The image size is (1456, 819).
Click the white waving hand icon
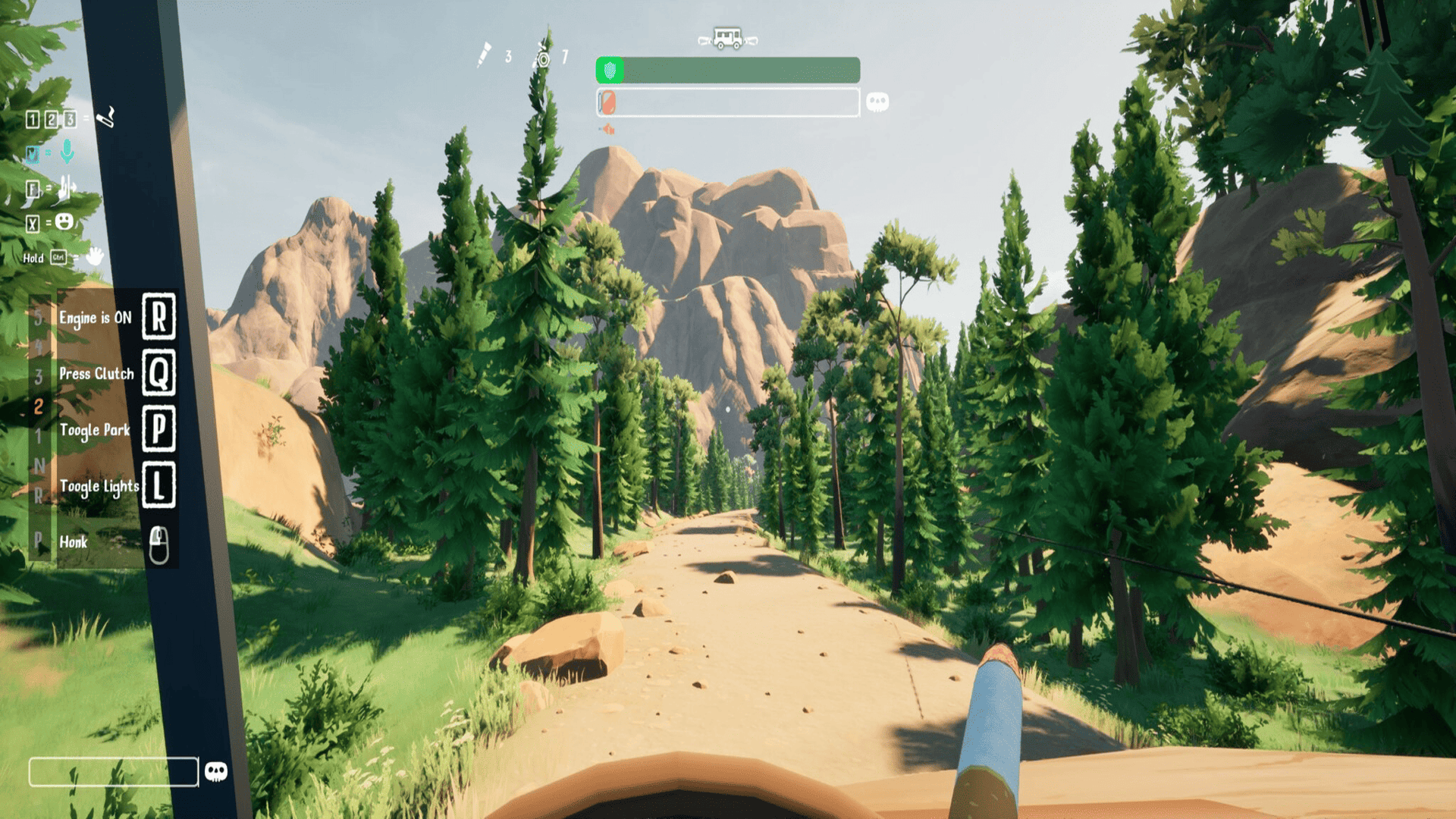point(95,256)
